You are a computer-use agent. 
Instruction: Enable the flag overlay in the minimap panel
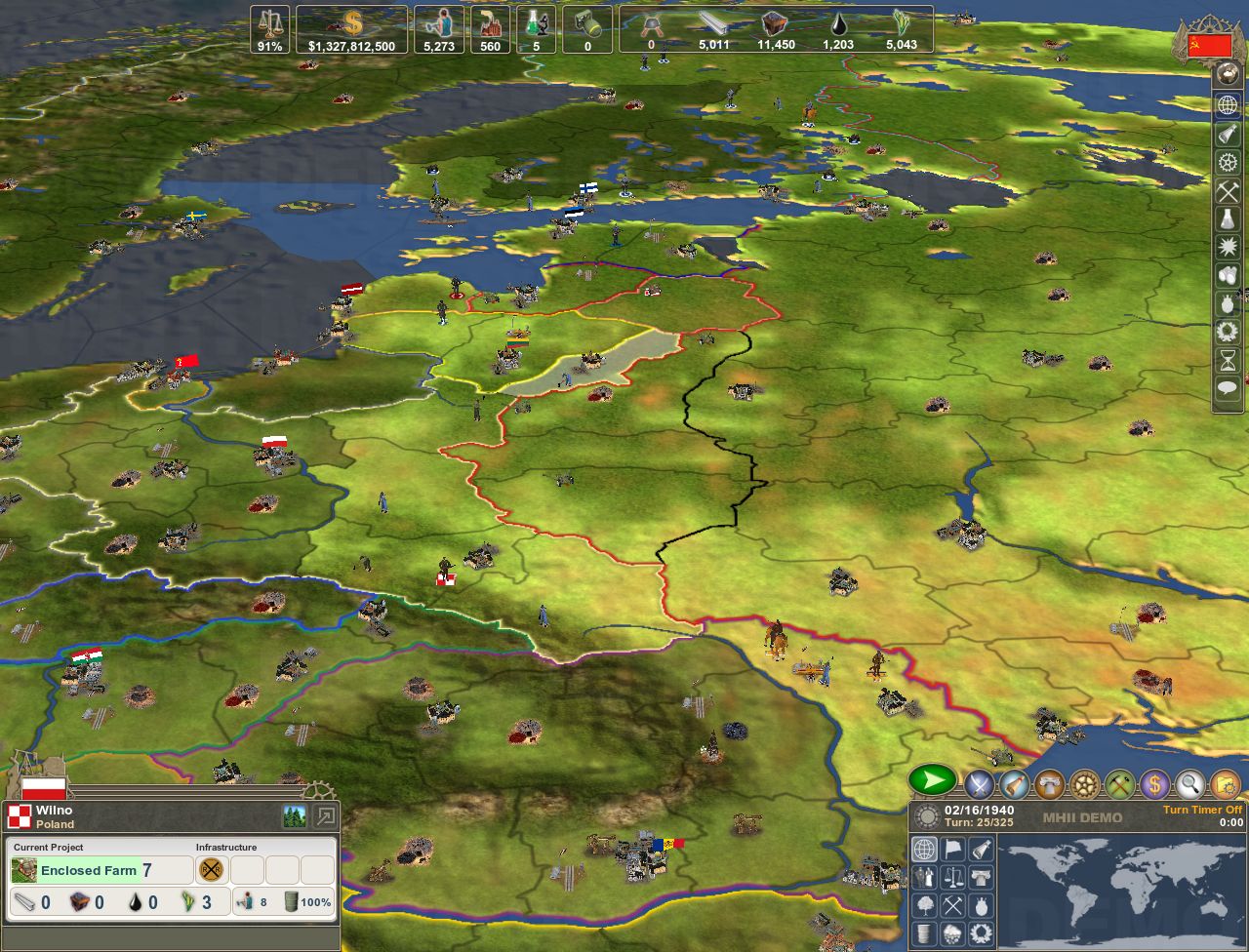point(952,849)
